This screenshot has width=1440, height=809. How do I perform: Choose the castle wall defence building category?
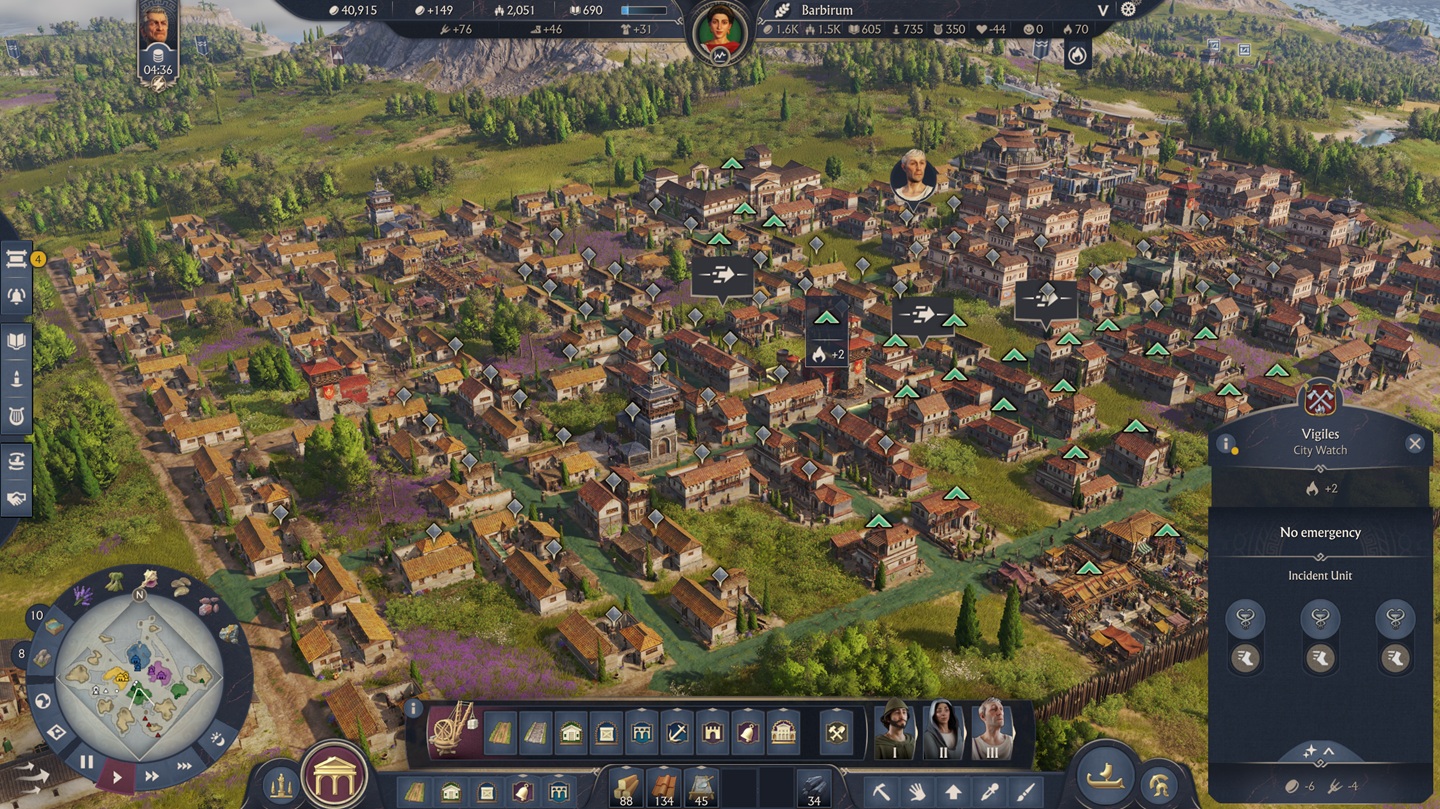pos(712,734)
